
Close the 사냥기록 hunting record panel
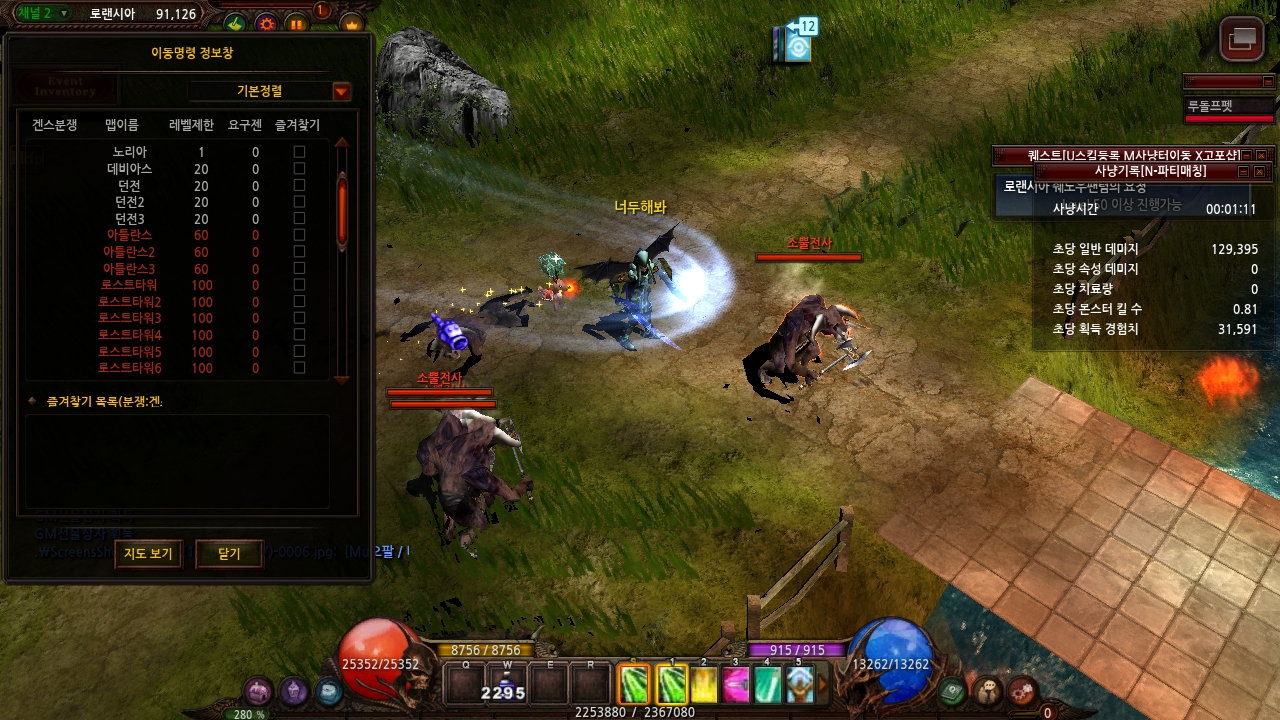(x=1261, y=172)
